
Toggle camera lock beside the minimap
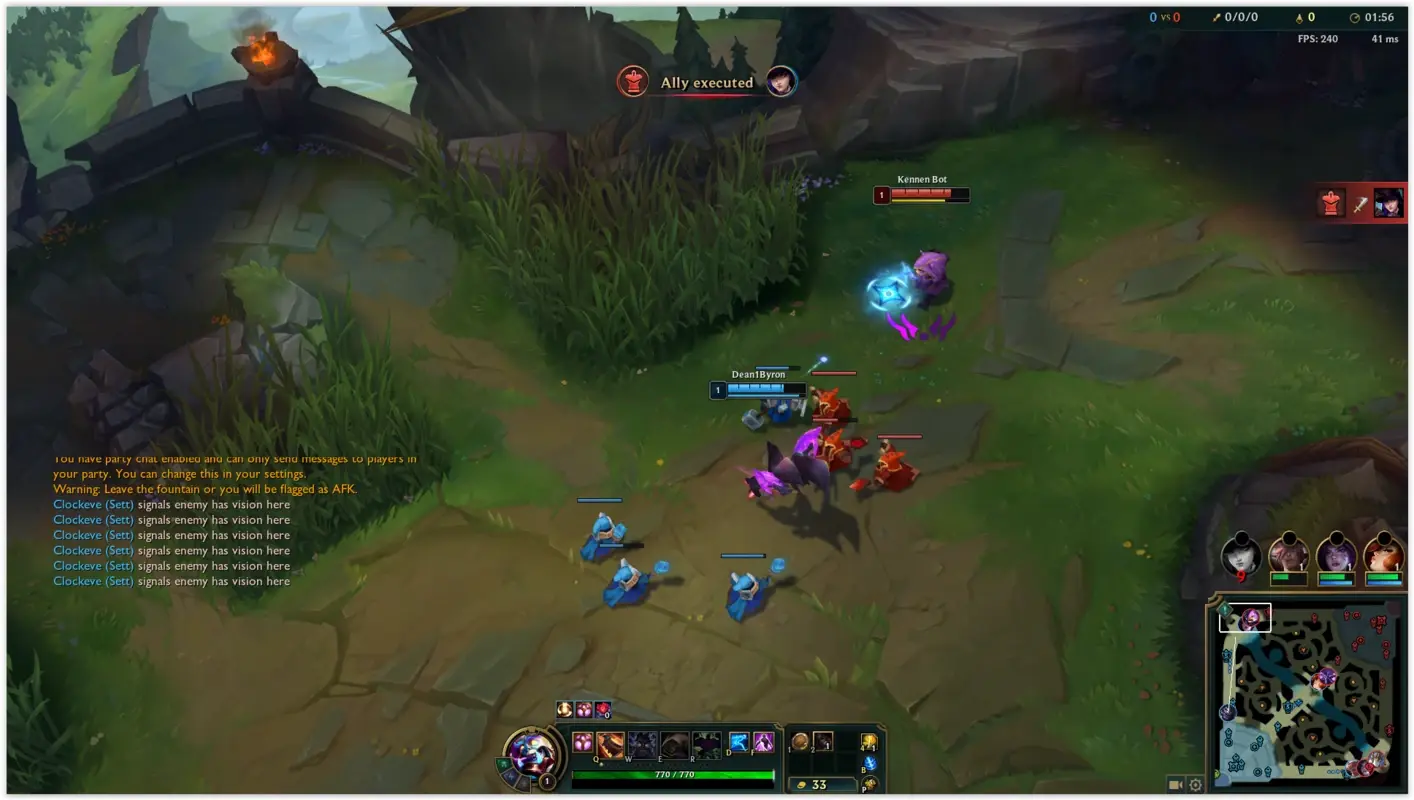pyautogui.click(x=1177, y=785)
